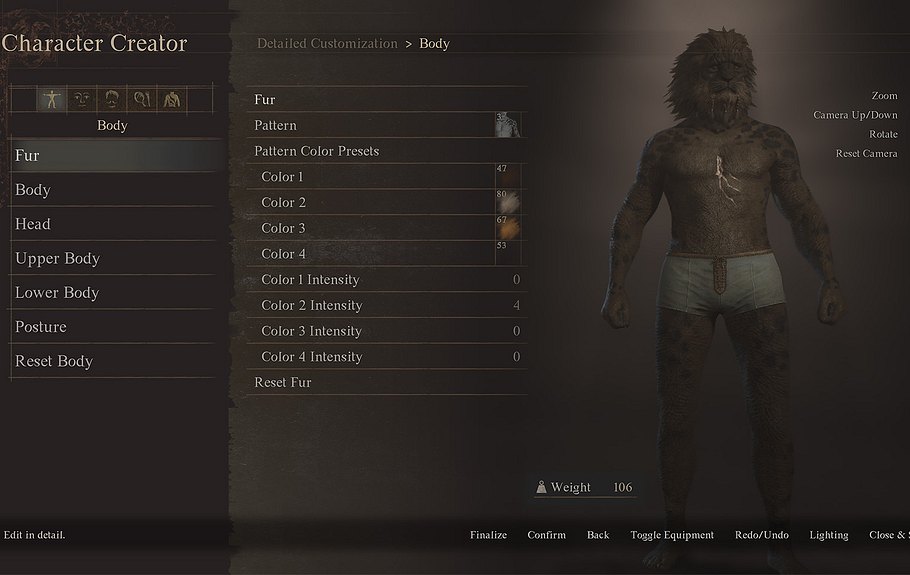Pick the Color 2 fur swatch
The image size is (910, 575).
click(x=508, y=203)
